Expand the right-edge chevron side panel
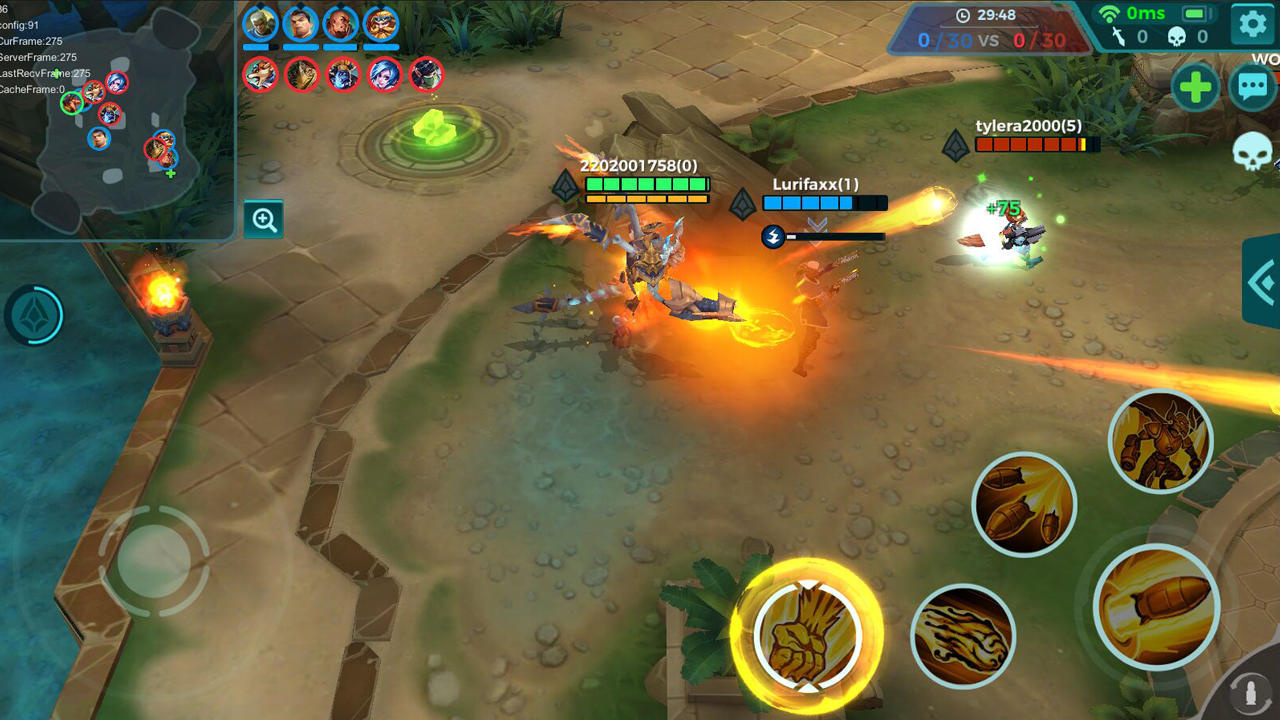Image resolution: width=1280 pixels, height=720 pixels. [x=1262, y=283]
